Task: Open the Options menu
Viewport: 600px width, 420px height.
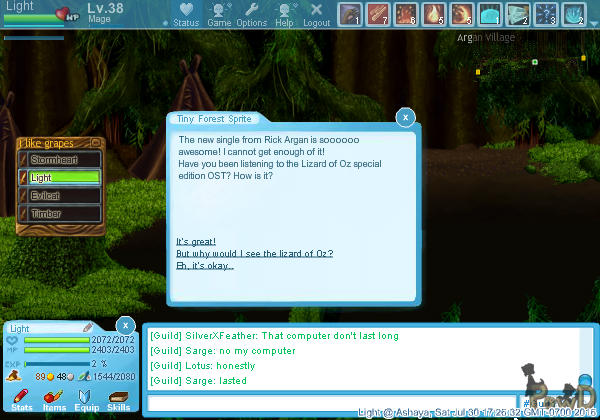Action: [x=251, y=14]
